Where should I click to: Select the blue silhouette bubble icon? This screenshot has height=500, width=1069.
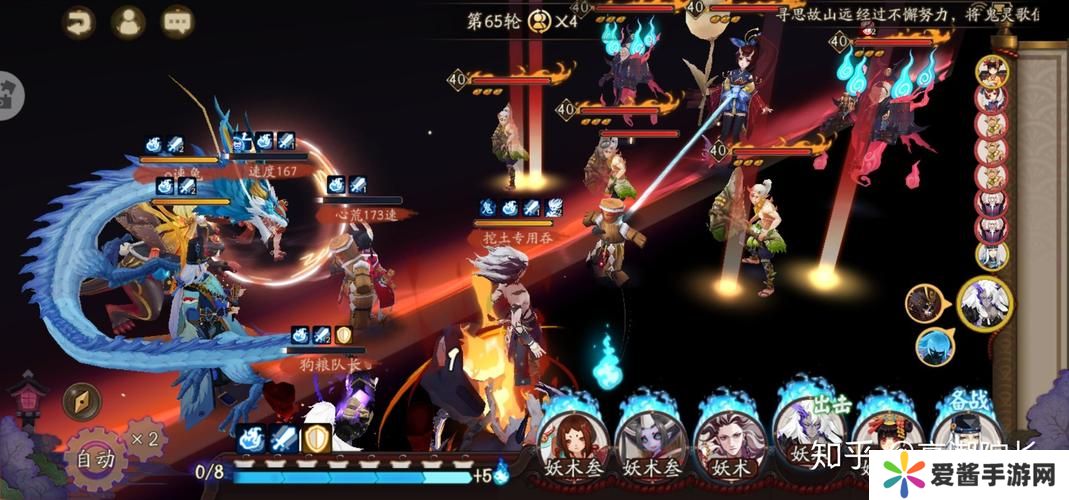934,346
